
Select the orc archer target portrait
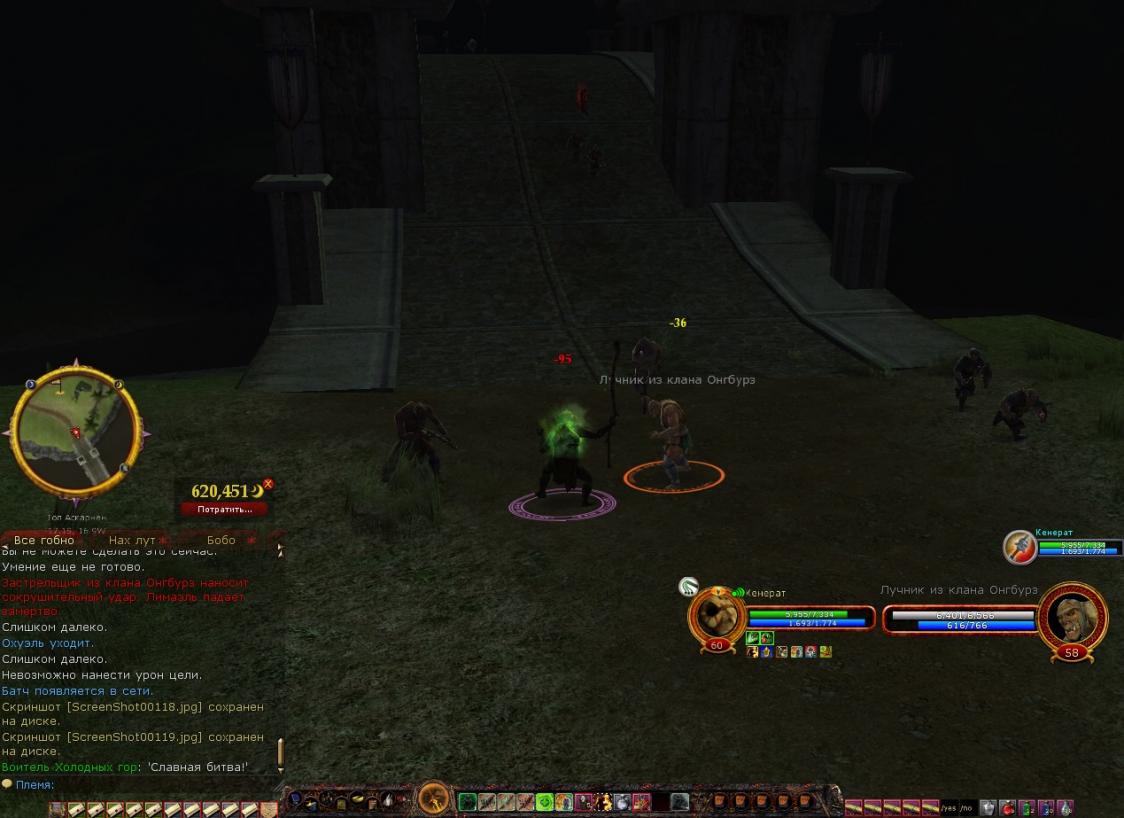(1072, 617)
